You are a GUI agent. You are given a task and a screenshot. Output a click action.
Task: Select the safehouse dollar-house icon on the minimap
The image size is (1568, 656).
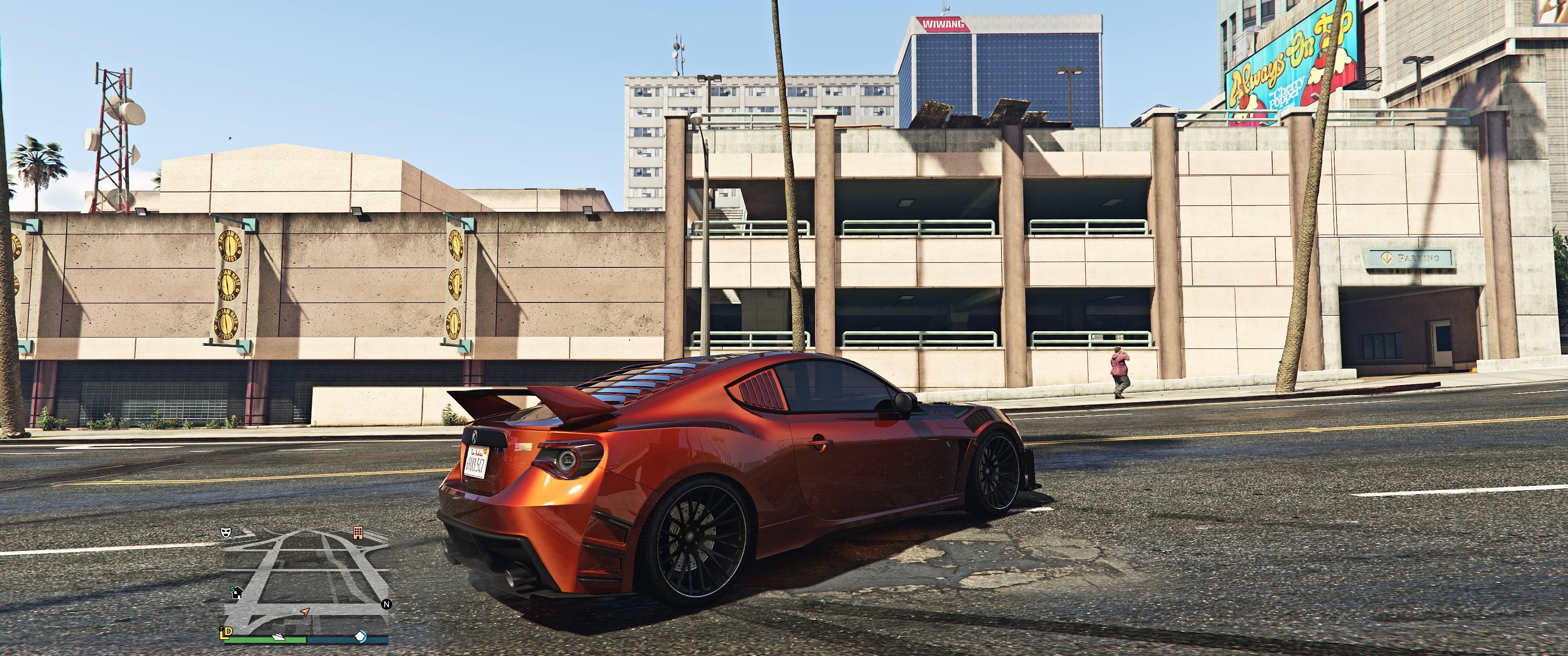coord(237,593)
